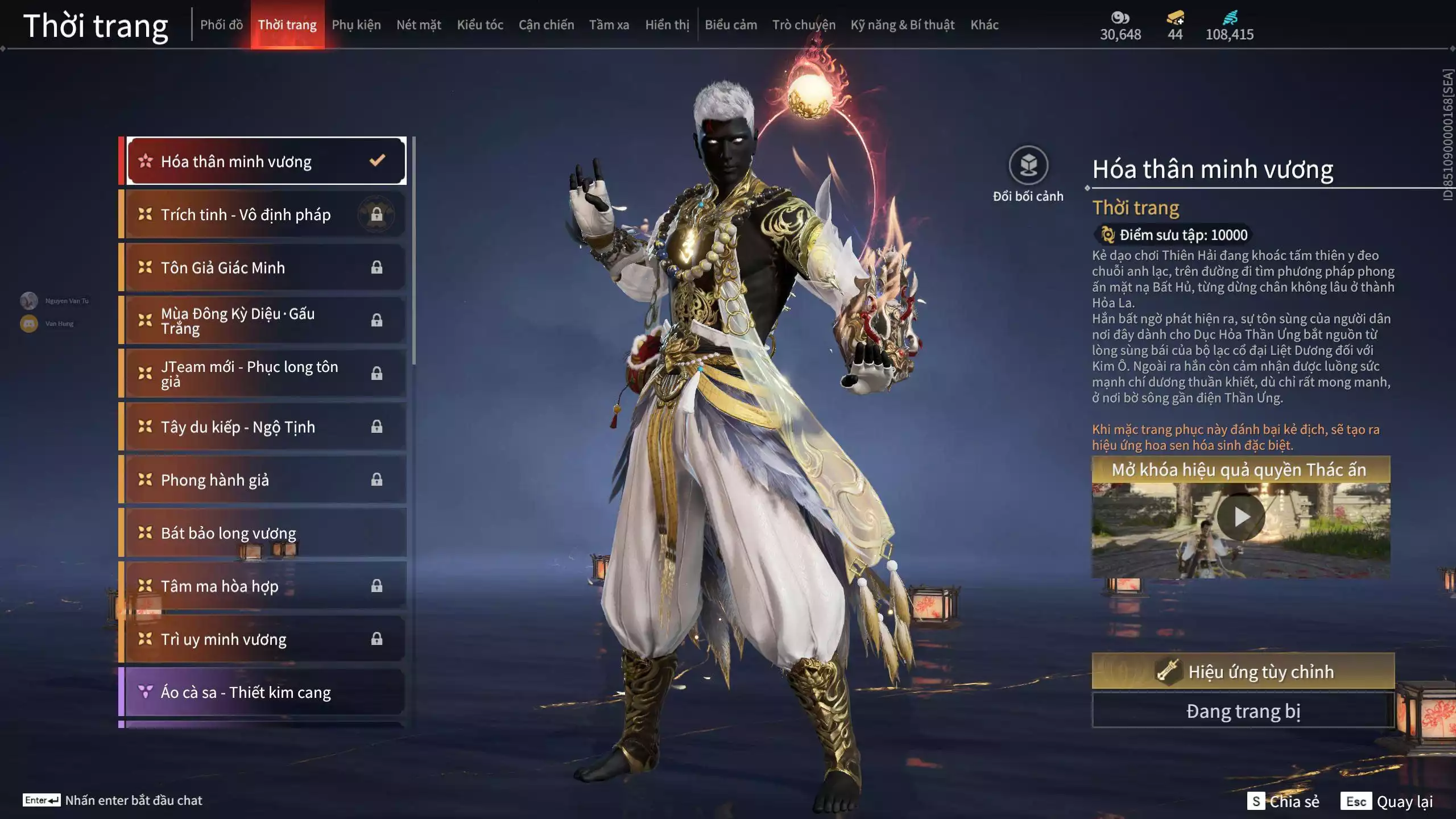Open the Kỹ năng & Bí thuật tab
1456x819 pixels.
(903, 25)
